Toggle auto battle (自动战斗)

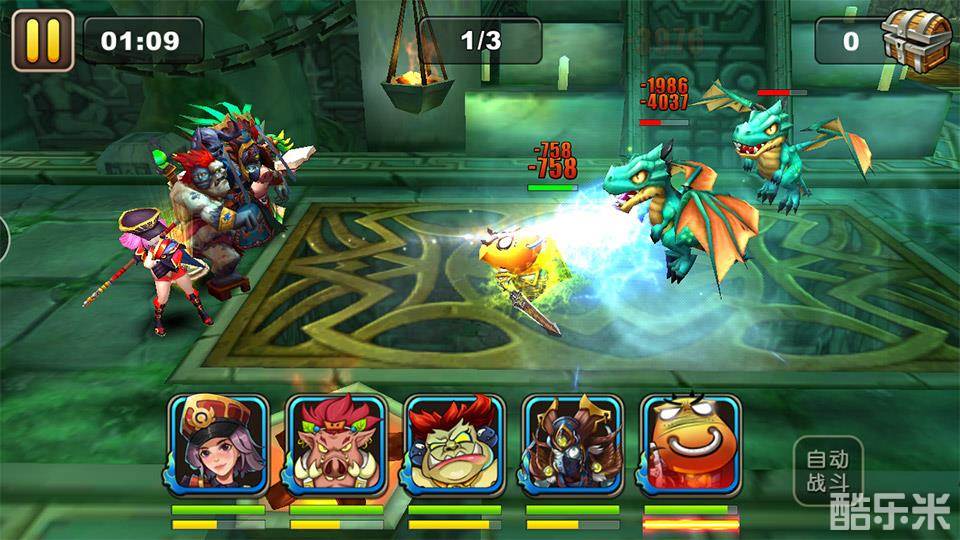pos(827,472)
